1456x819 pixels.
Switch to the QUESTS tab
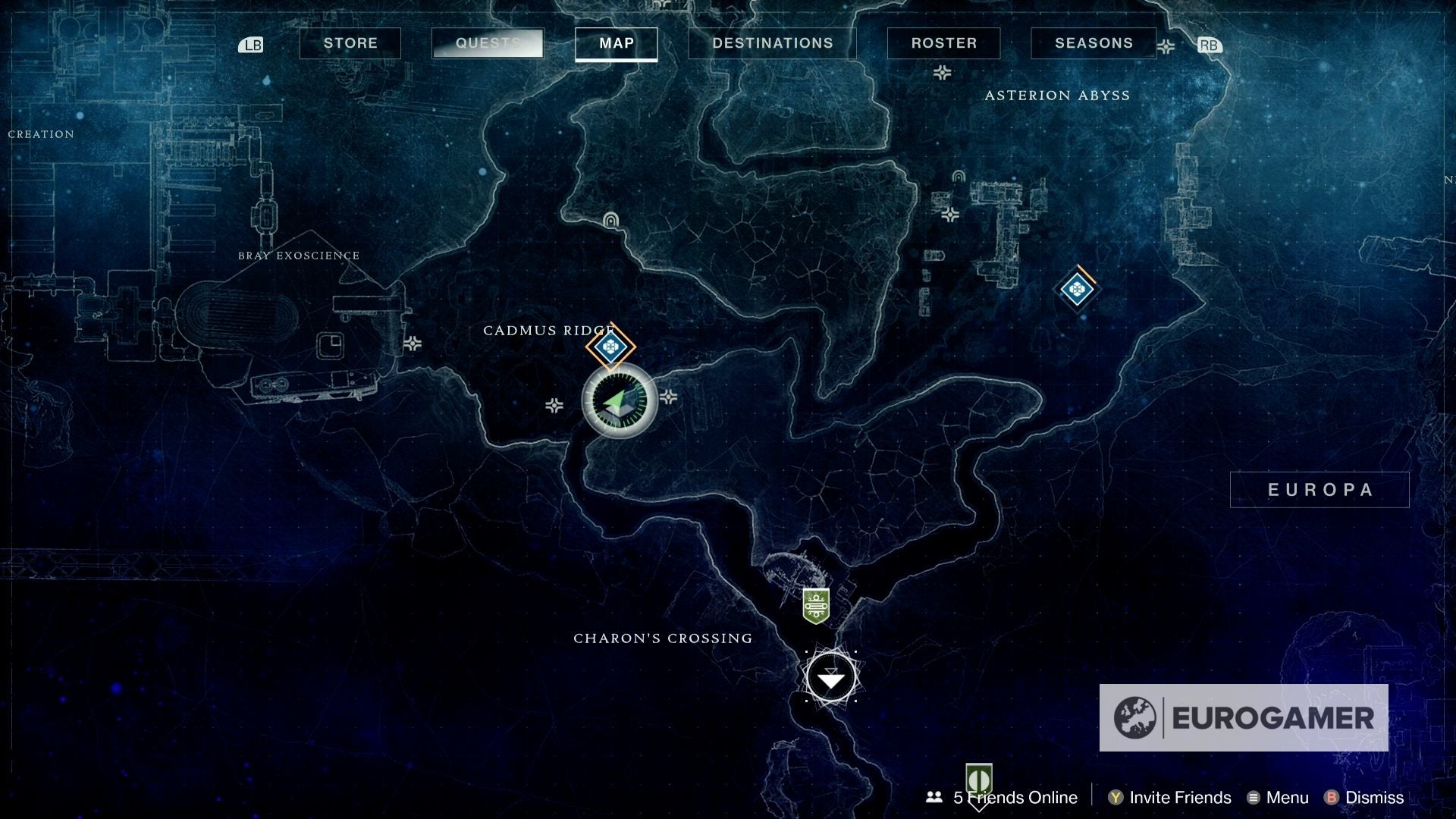(x=486, y=43)
